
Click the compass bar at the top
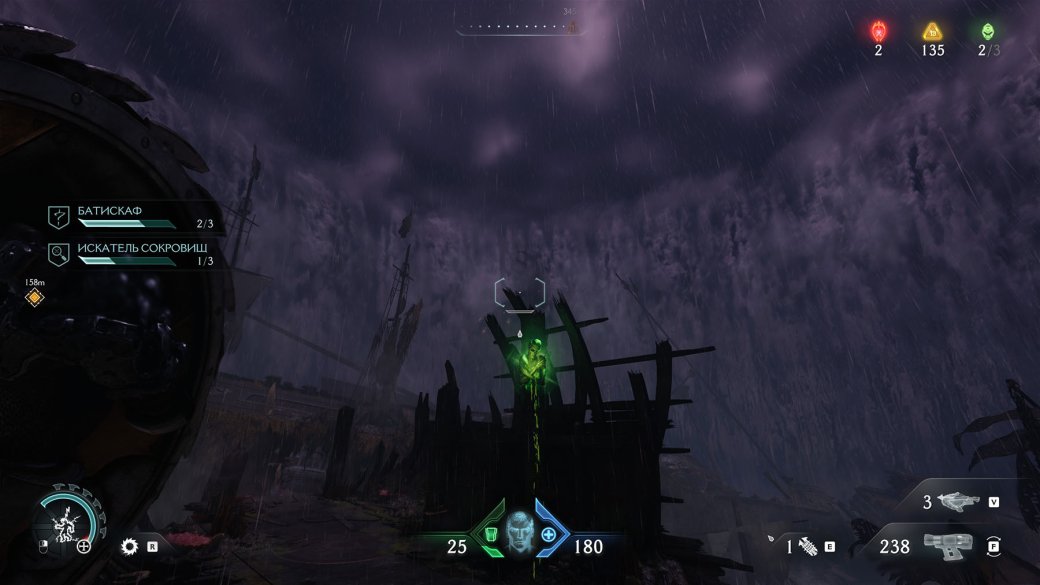518,27
